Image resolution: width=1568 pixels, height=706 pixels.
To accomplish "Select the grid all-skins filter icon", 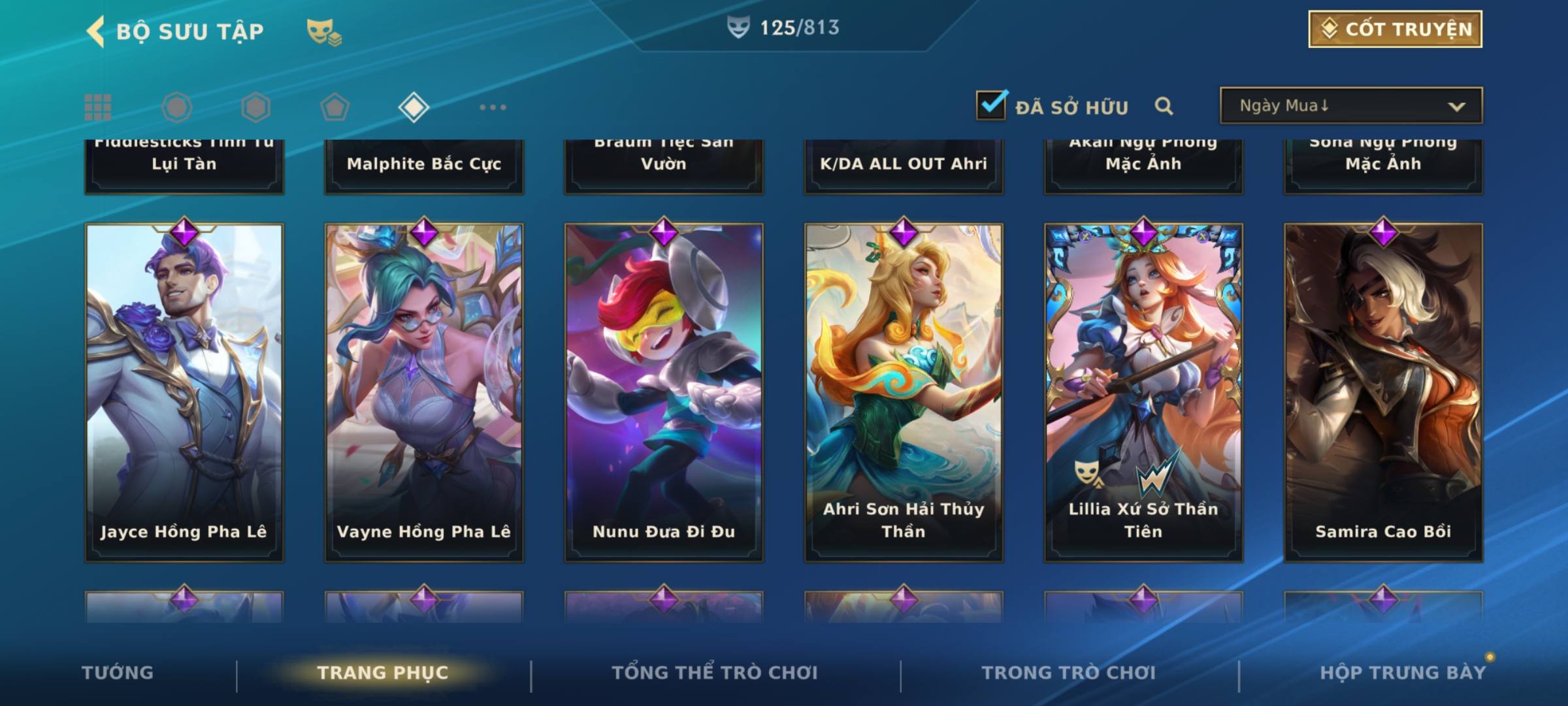I will pyautogui.click(x=98, y=107).
